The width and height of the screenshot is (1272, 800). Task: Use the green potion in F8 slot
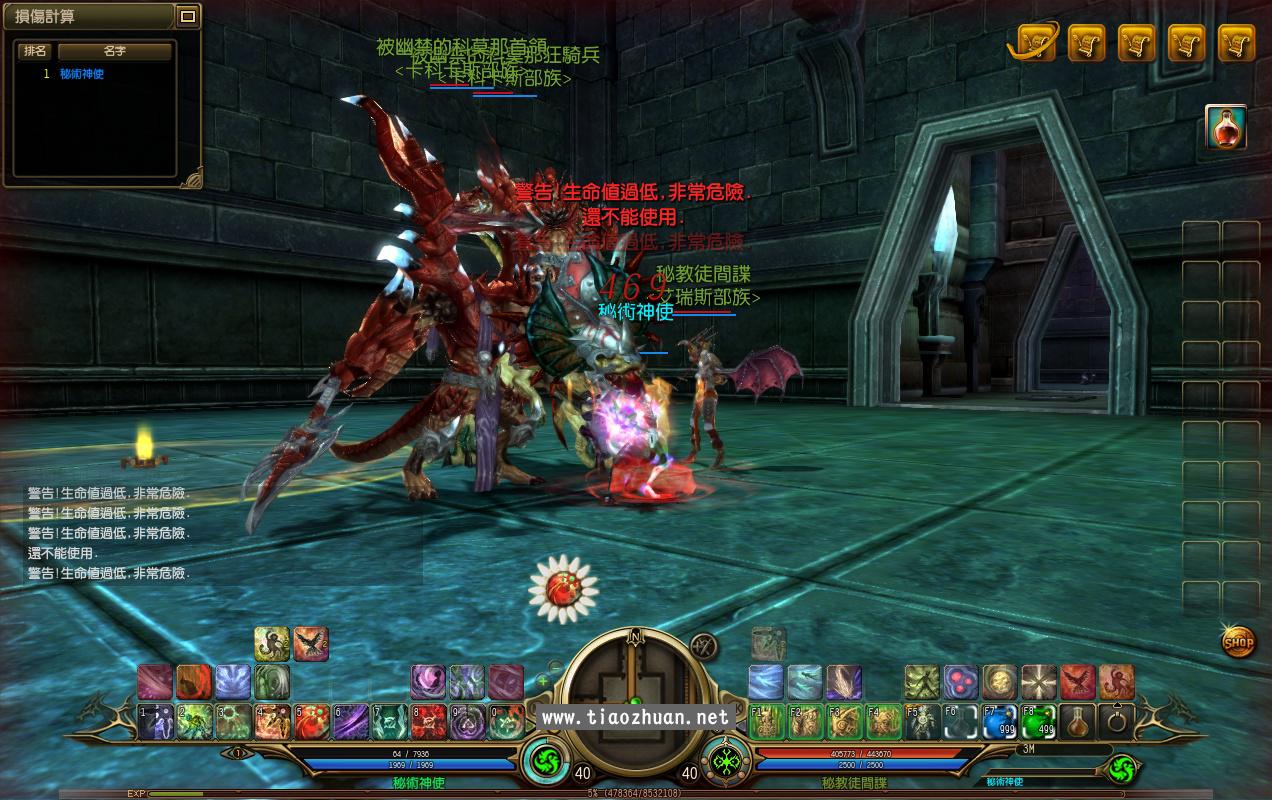[1037, 721]
